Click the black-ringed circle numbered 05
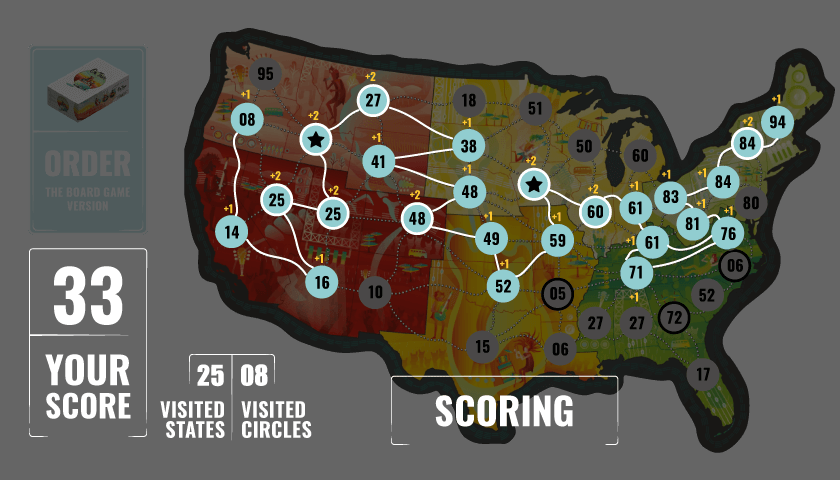 click(558, 294)
